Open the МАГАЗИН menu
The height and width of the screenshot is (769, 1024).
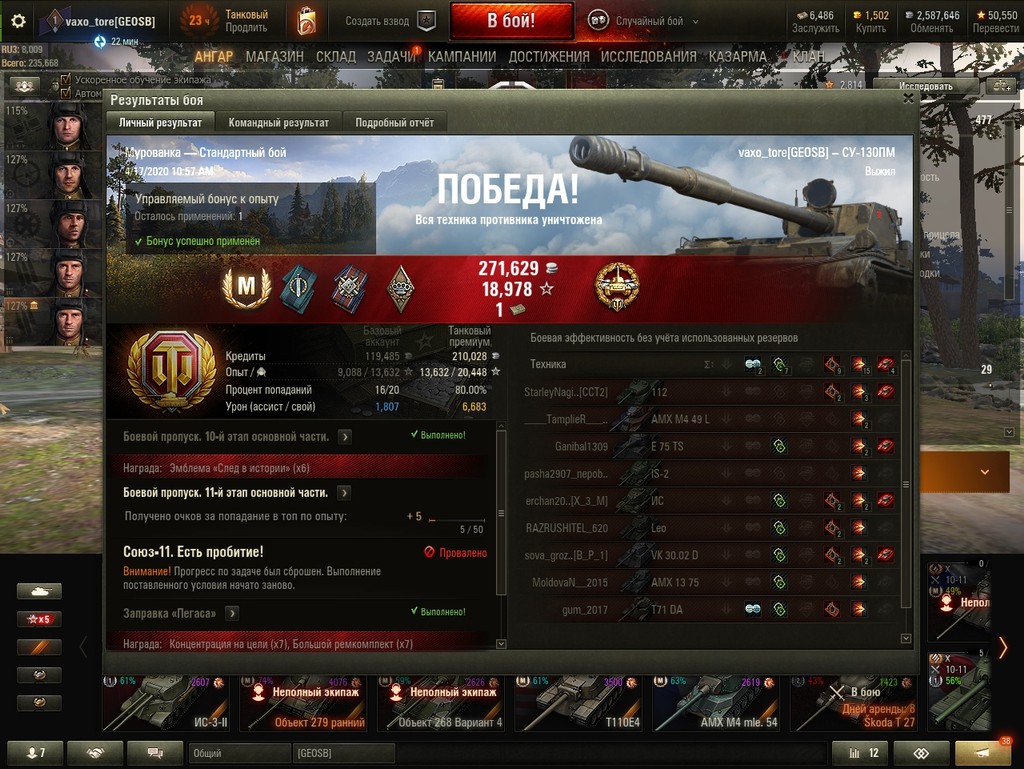click(x=274, y=57)
